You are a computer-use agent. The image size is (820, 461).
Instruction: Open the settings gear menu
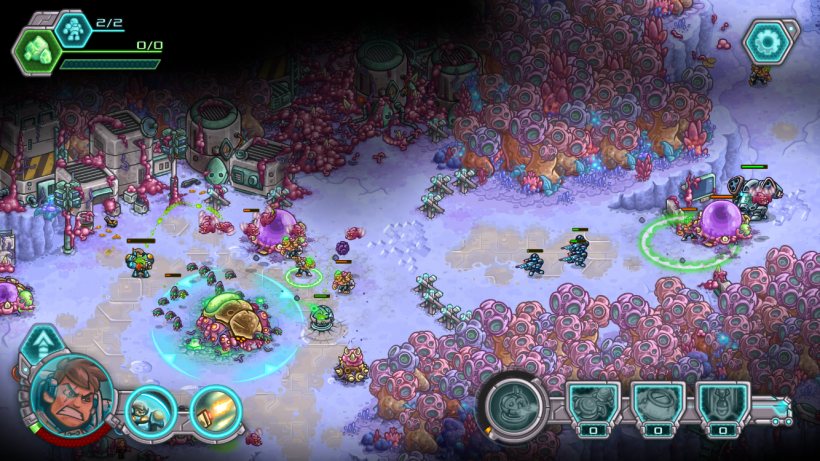(x=770, y=41)
